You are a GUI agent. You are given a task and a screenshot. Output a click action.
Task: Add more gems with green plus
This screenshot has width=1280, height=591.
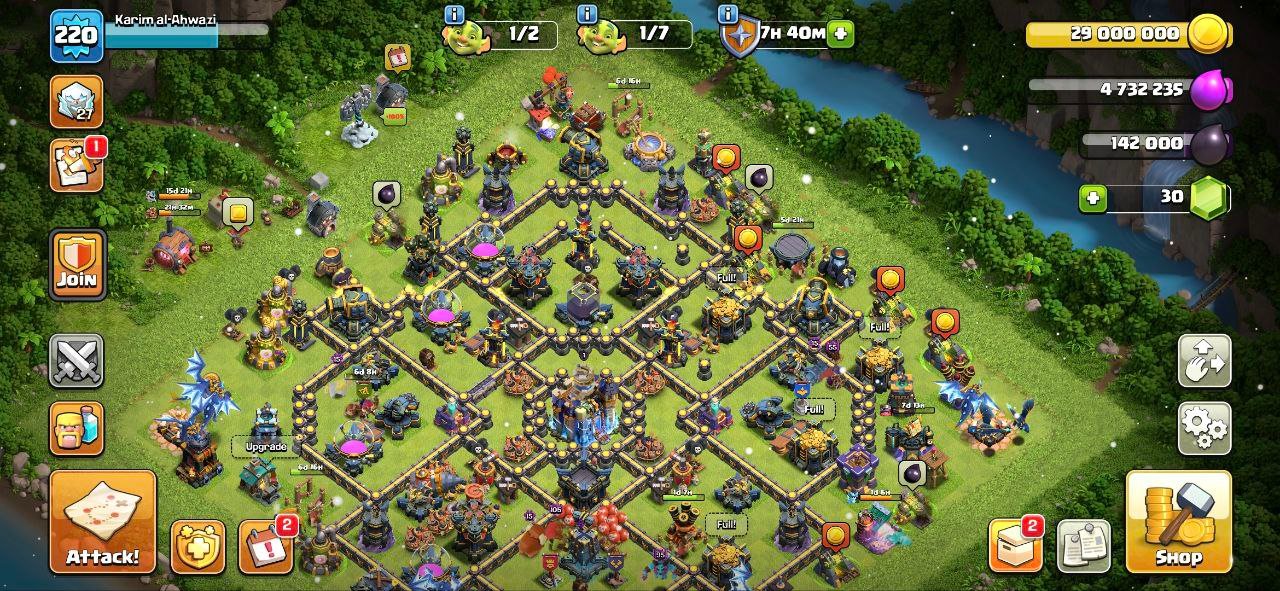(x=1093, y=198)
